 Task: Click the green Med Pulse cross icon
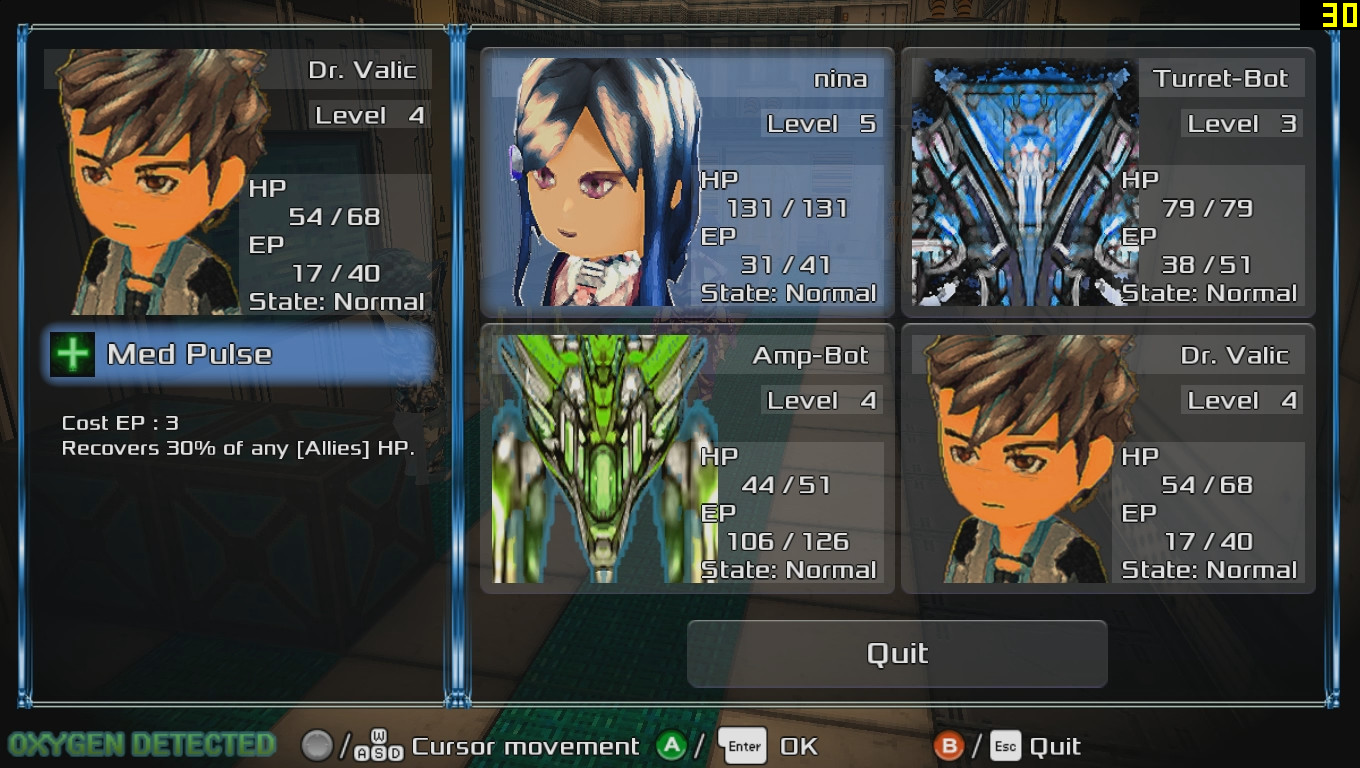point(71,354)
